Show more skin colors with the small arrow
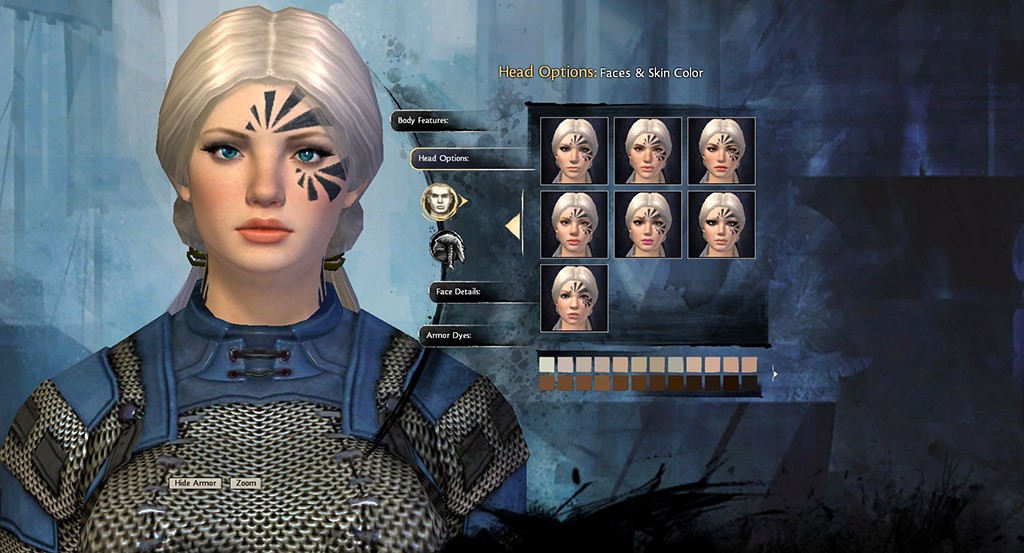 point(774,374)
